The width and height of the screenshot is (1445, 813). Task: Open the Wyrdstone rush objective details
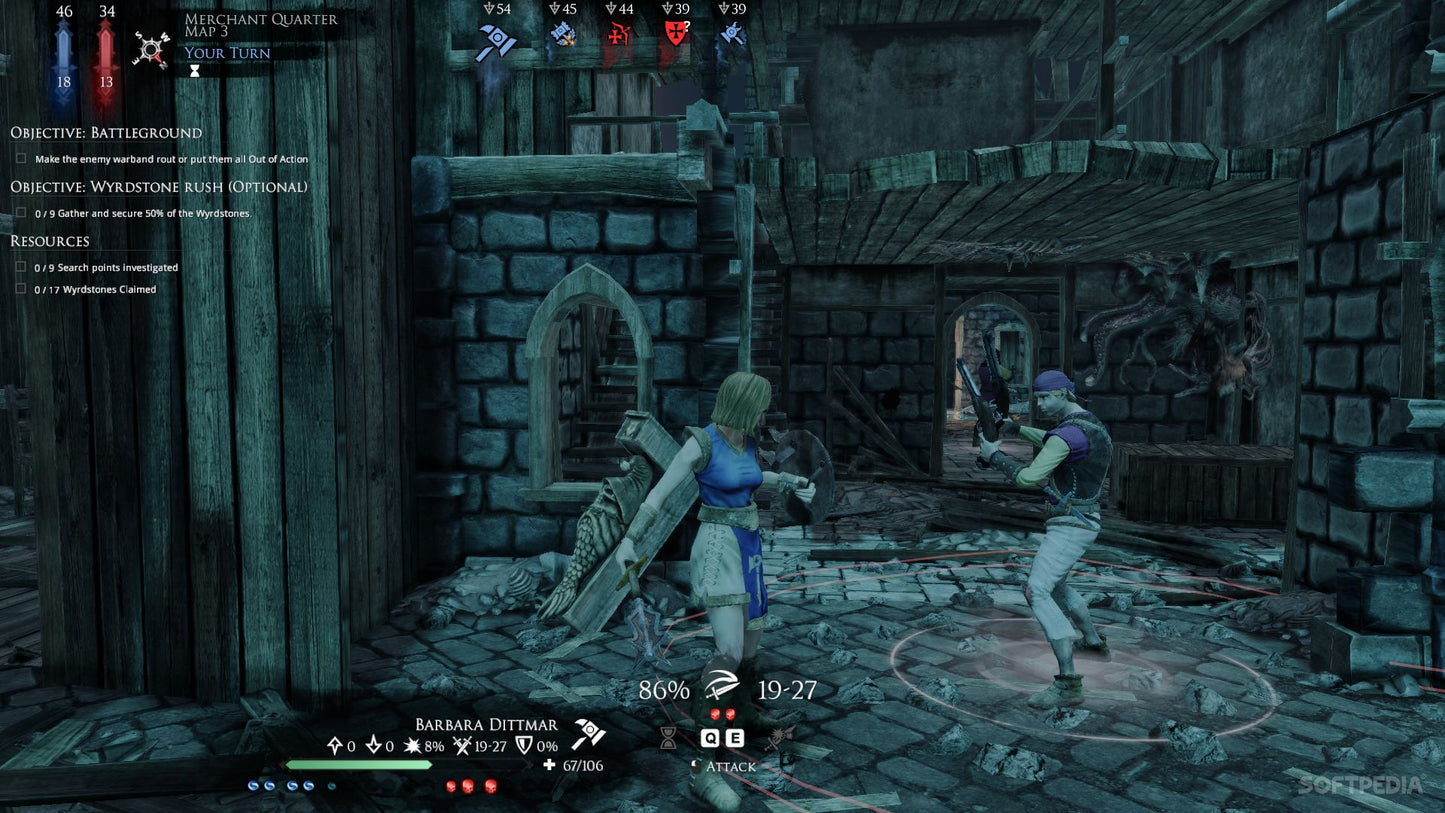[158, 187]
